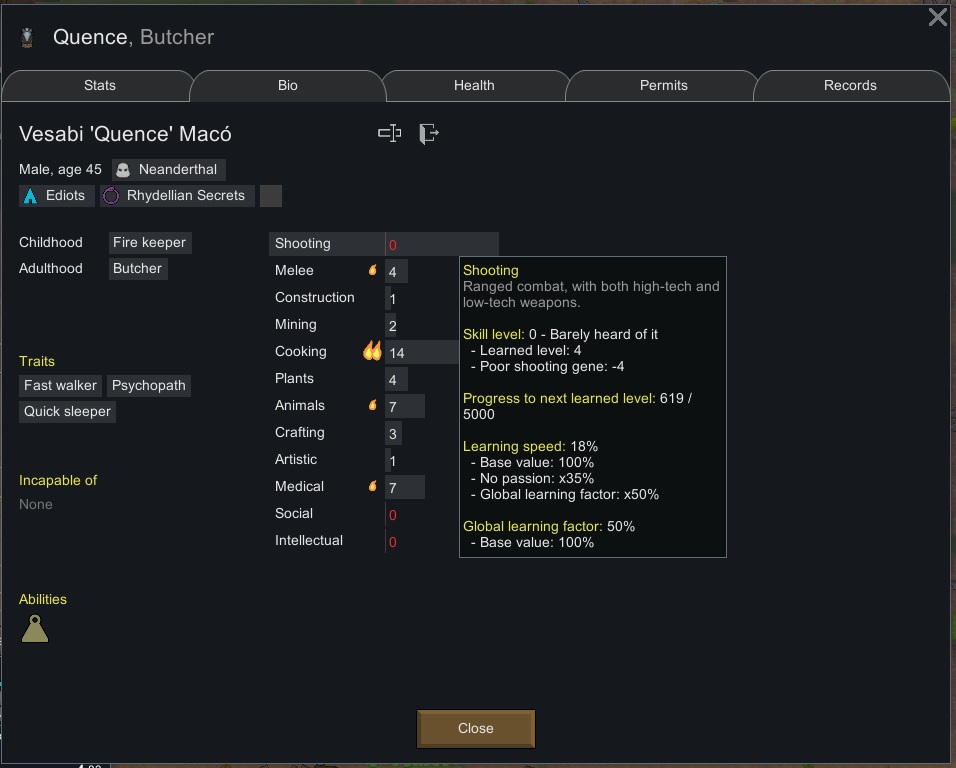Open the Neanderthal xenotype tag
956x768 pixels.
click(169, 170)
